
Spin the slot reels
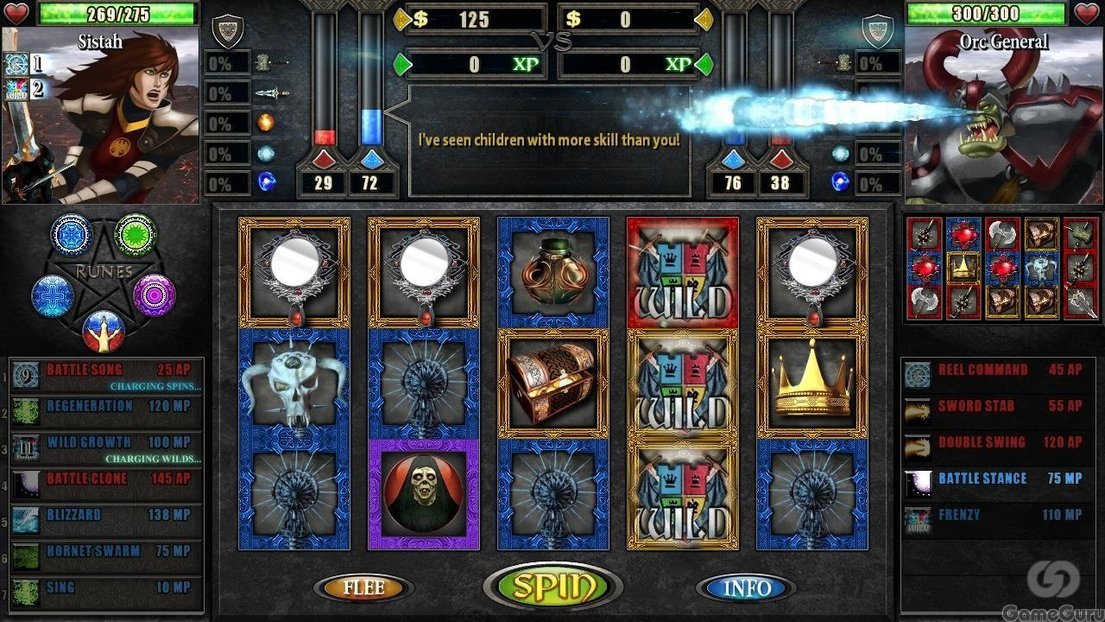click(x=552, y=587)
